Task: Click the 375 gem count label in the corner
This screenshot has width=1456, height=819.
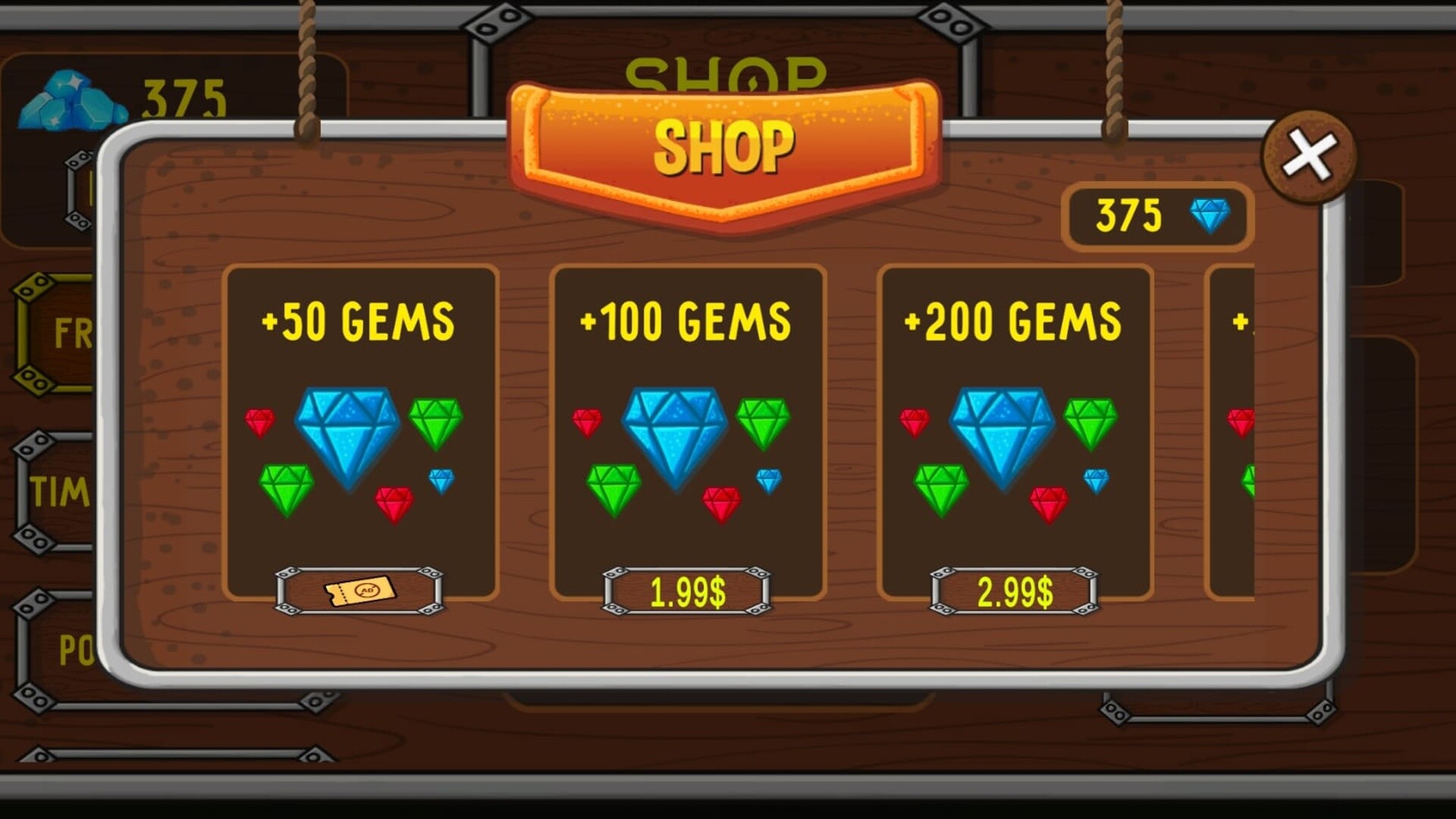Action: (186, 97)
